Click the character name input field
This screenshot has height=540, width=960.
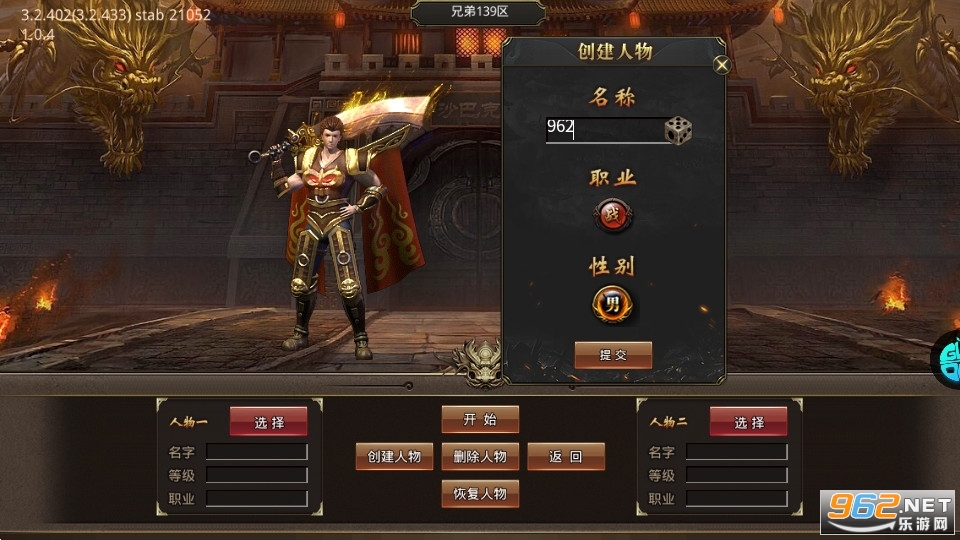(x=603, y=129)
